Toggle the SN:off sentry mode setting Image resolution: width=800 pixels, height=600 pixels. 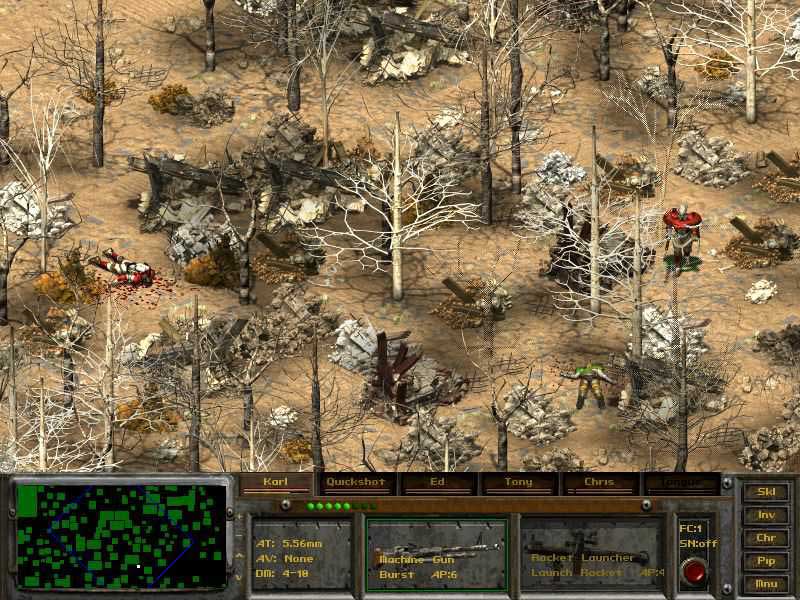point(693,541)
